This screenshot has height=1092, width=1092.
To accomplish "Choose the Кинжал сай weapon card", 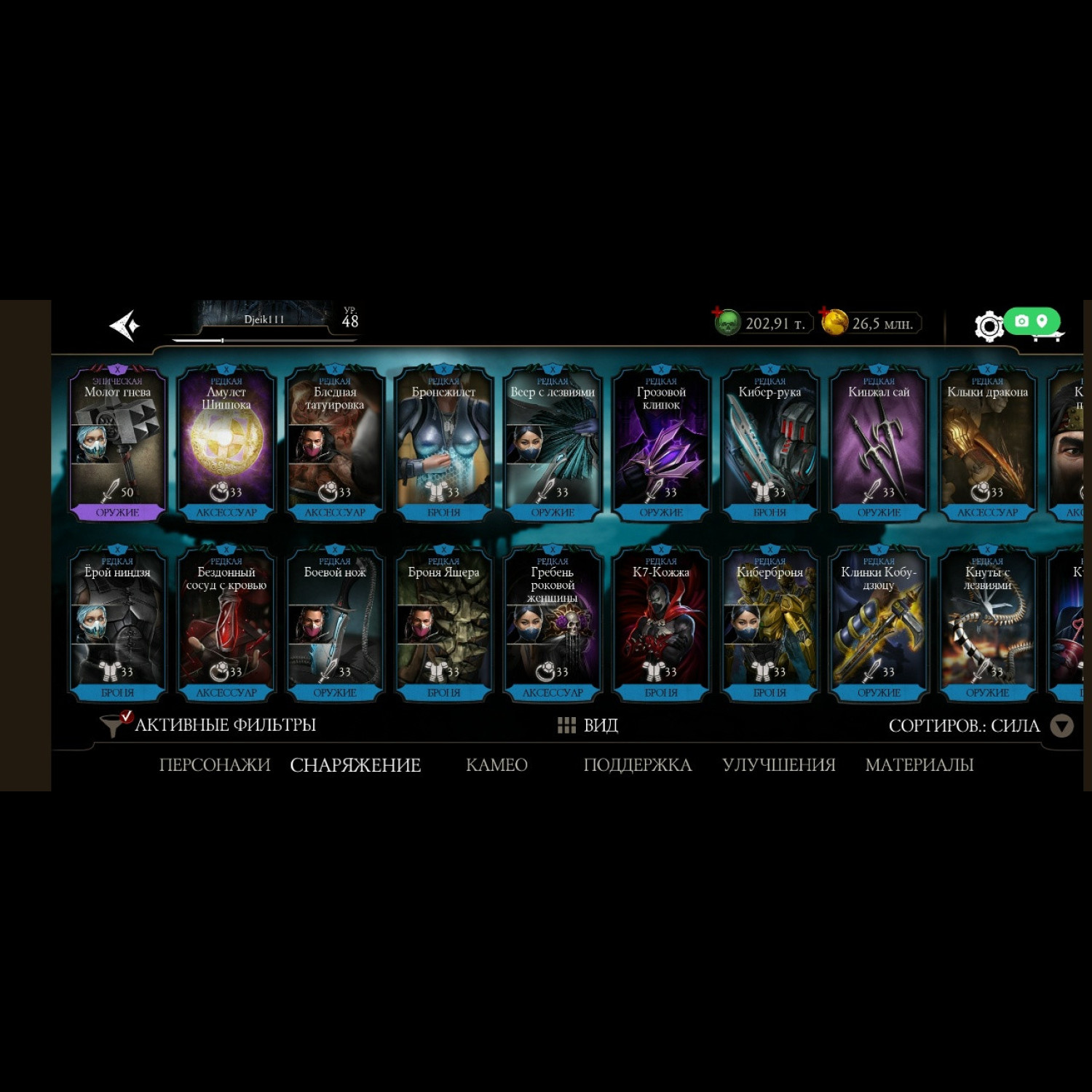I will (879, 443).
